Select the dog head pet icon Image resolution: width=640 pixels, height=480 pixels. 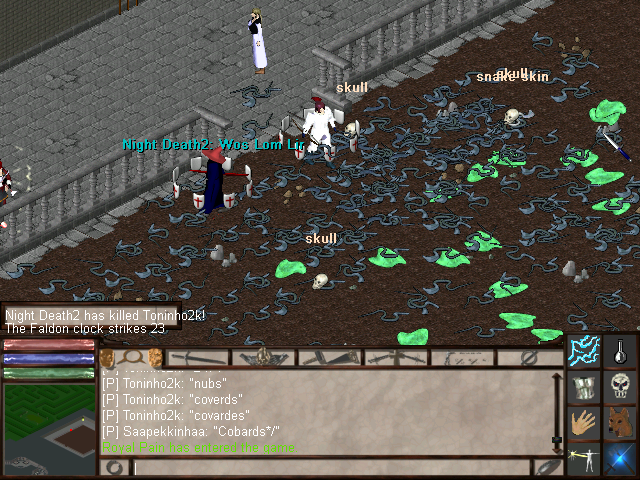coord(620,422)
